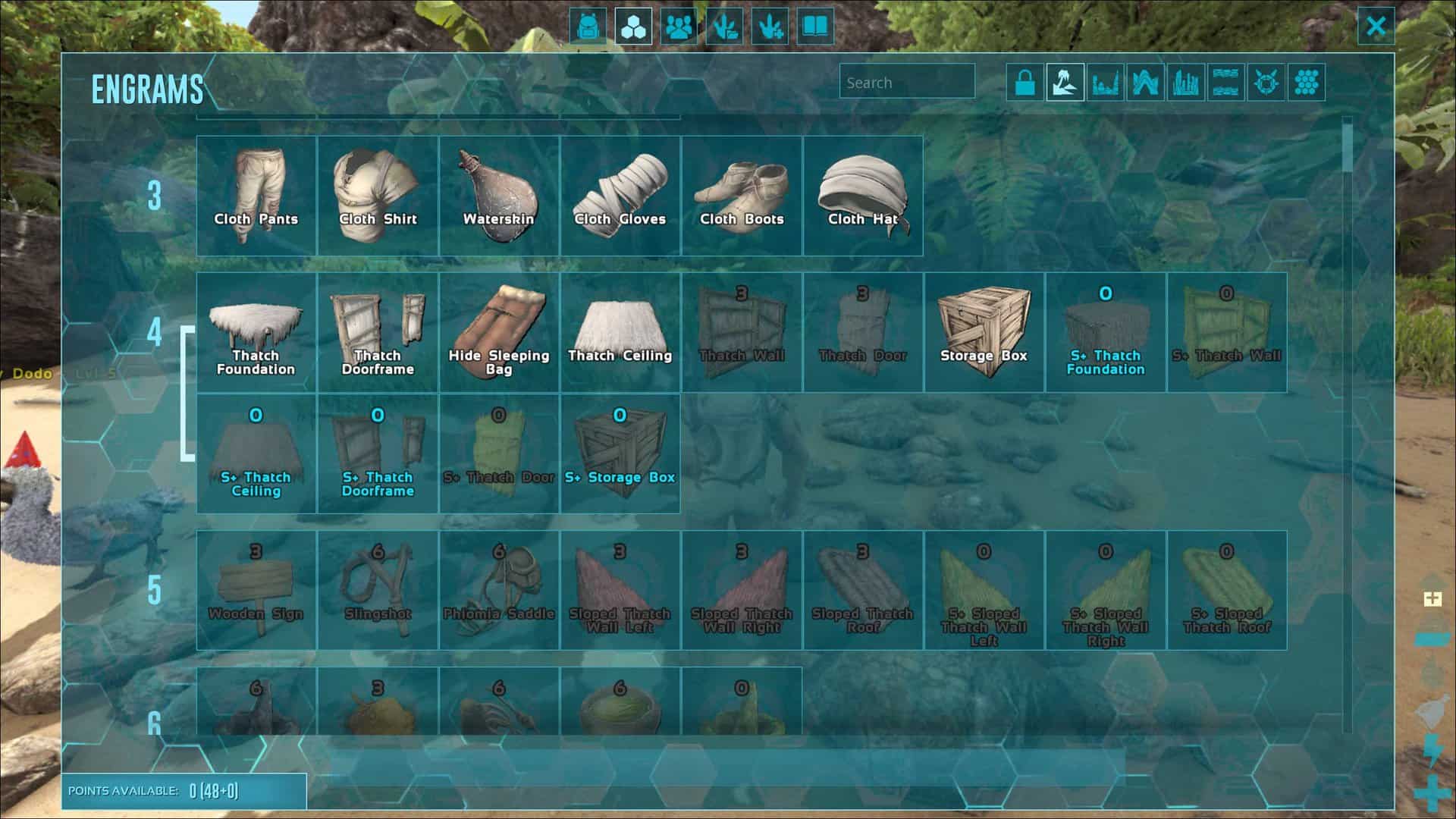Screen dimensions: 1456x819
Task: Select the dino footprint stats icon
Action: (x=724, y=27)
